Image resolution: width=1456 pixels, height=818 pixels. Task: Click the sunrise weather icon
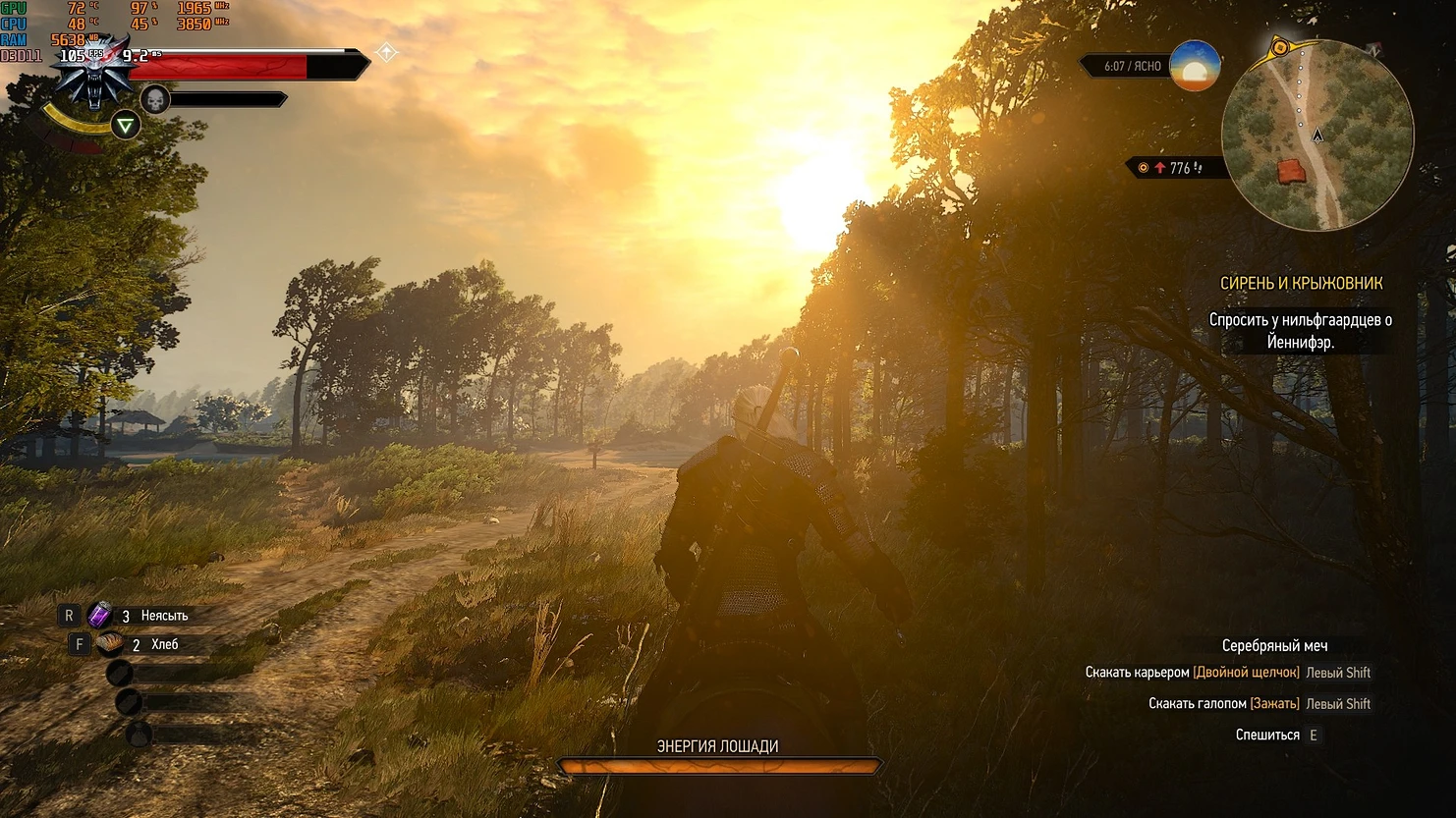[x=1195, y=67]
